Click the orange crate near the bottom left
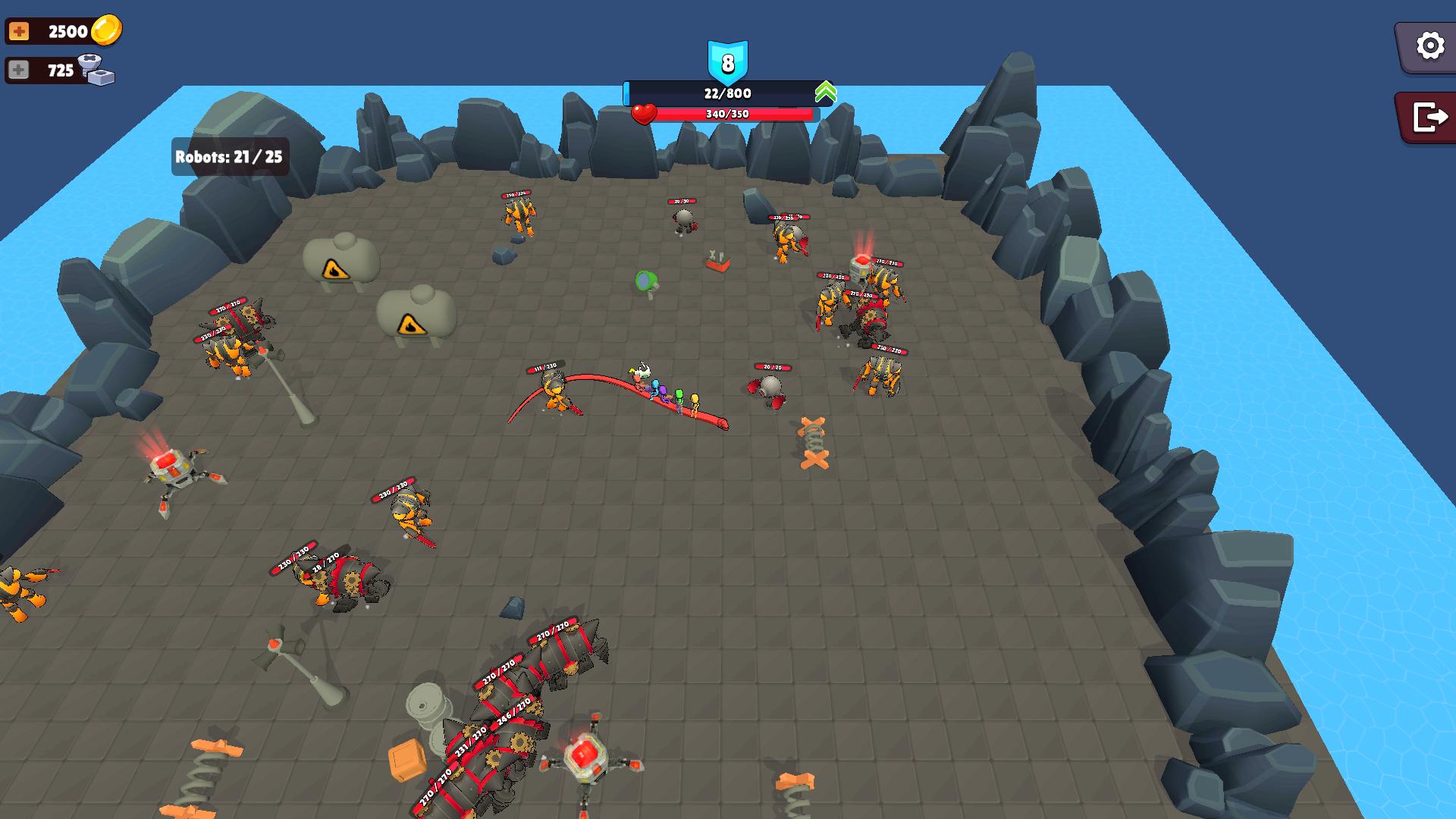The image size is (1456, 819). [405, 758]
